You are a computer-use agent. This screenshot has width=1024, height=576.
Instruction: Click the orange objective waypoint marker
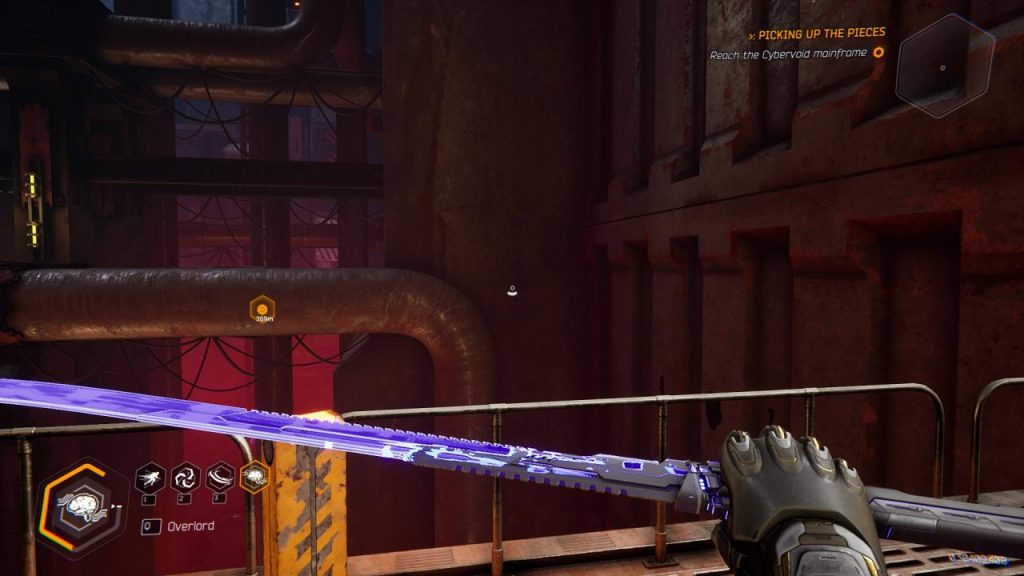(262, 308)
